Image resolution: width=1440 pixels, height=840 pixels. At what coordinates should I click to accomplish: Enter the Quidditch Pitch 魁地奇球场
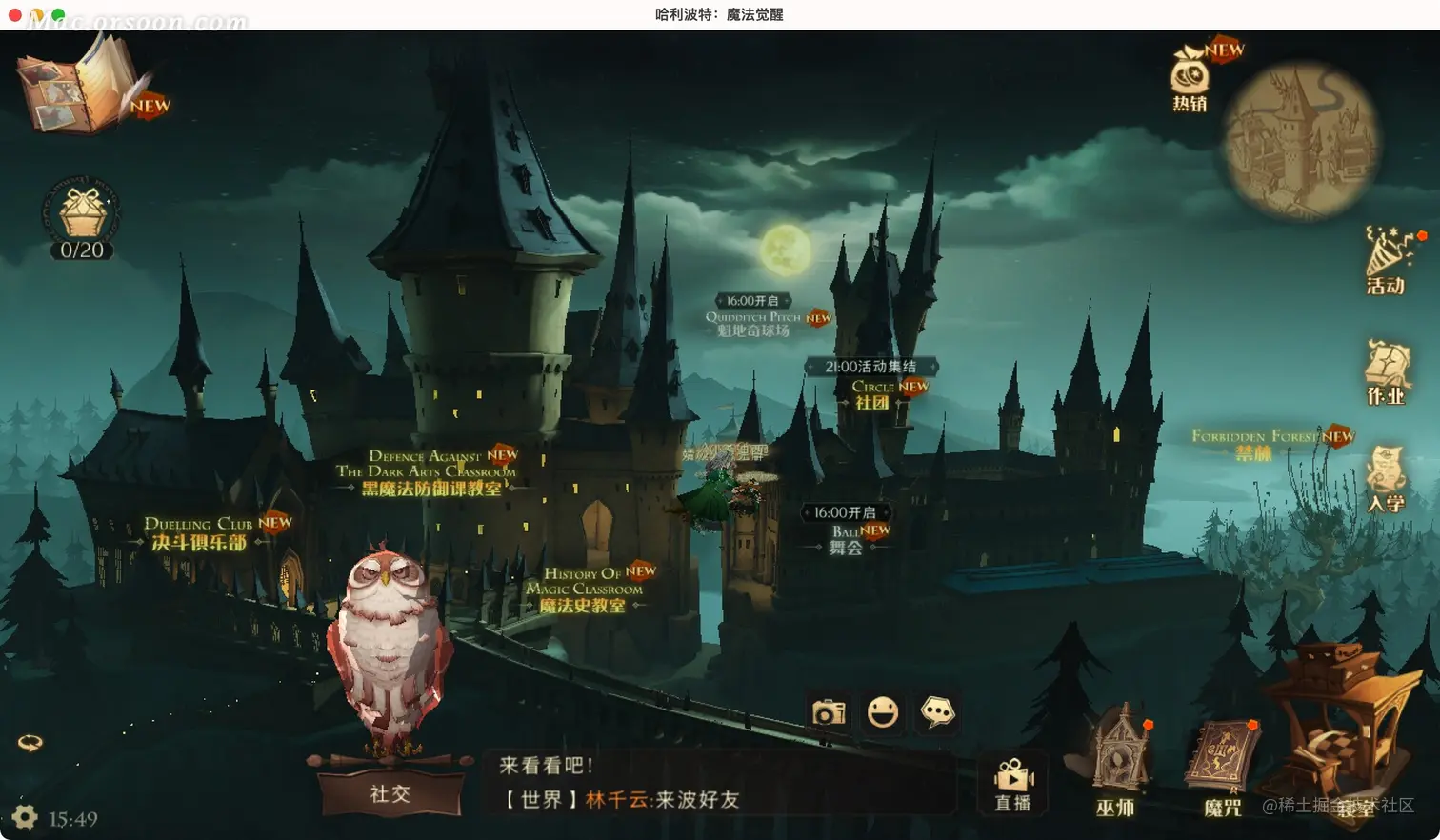[x=753, y=324]
